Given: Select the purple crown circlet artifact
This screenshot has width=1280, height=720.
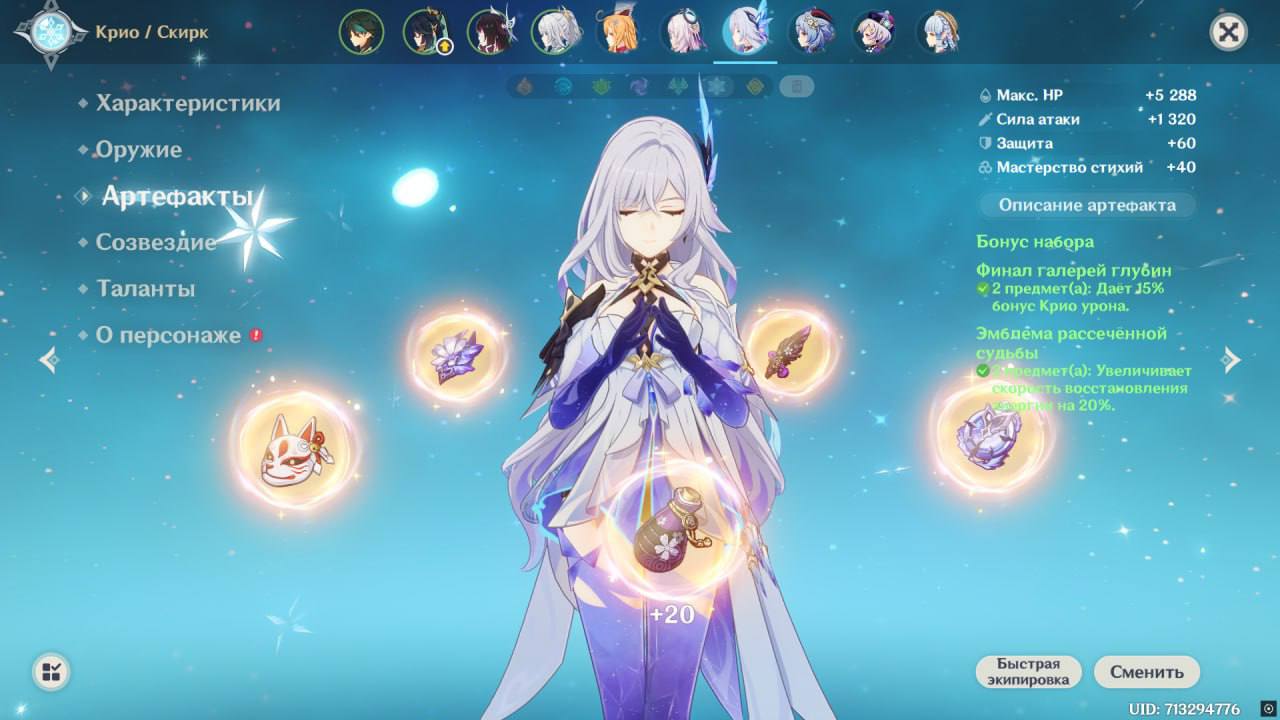Looking at the screenshot, I should (990, 438).
